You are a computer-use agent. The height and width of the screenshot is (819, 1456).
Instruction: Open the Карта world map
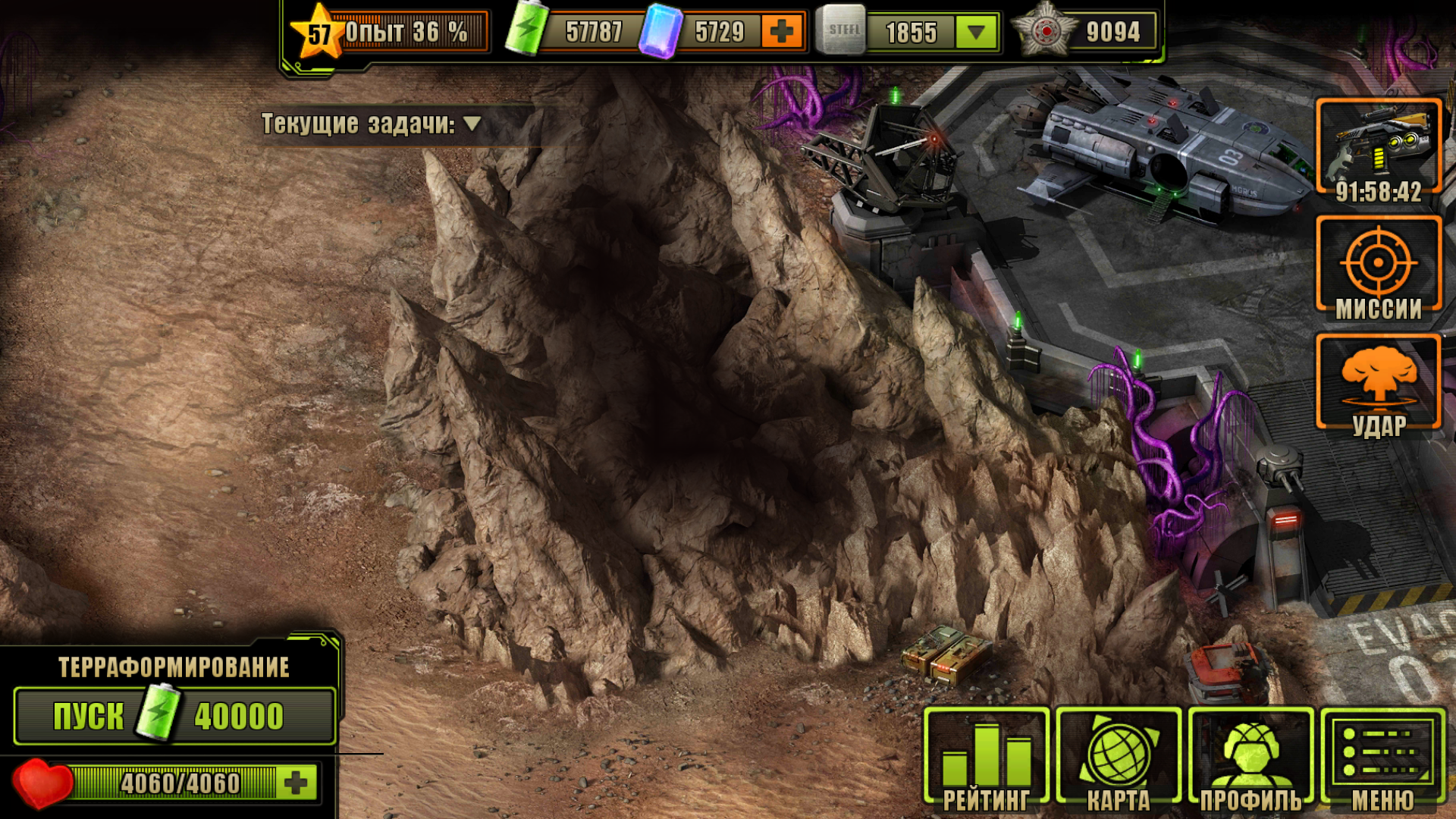point(1119,758)
